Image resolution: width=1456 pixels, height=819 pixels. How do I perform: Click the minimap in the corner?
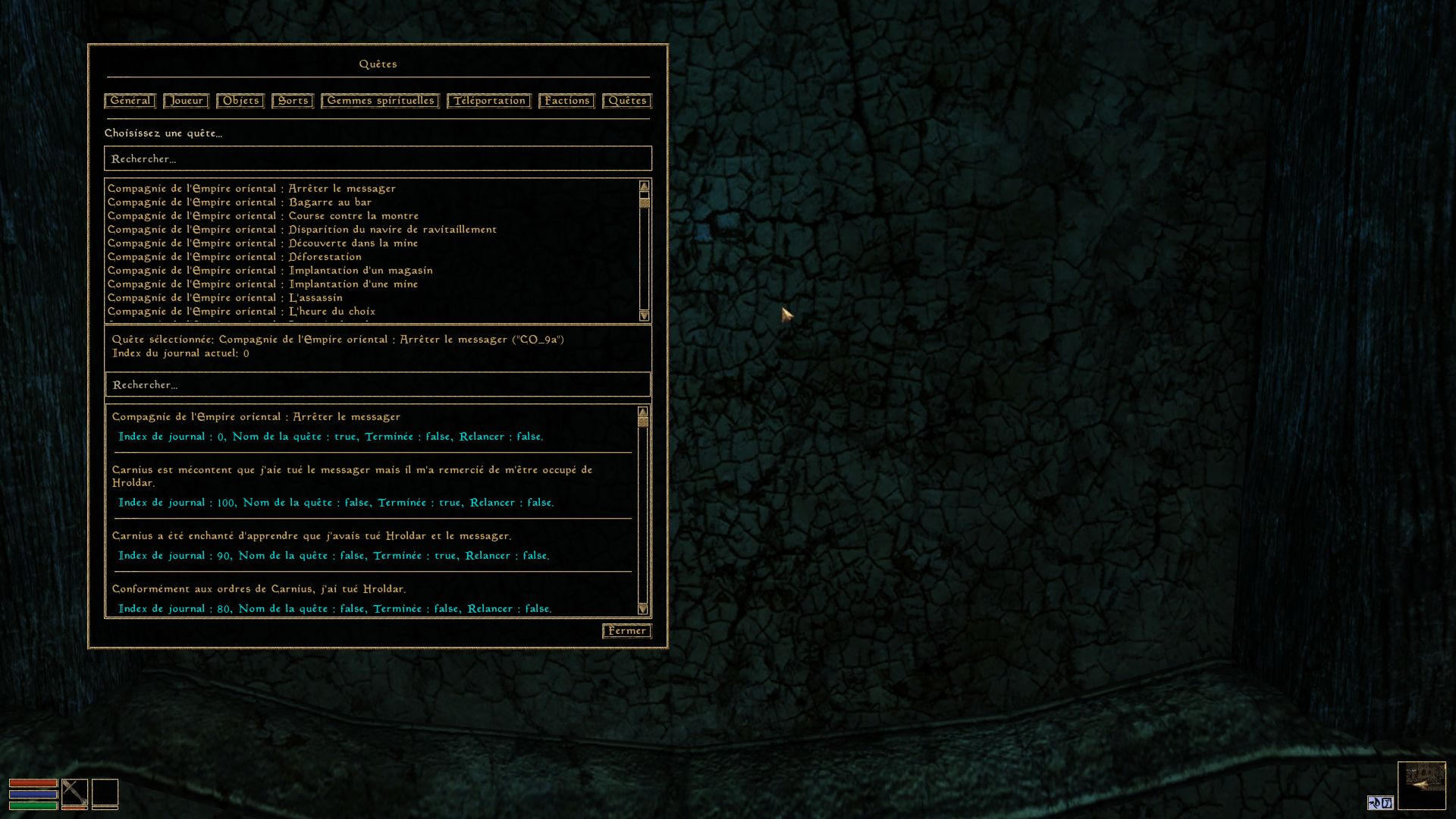tap(1421, 786)
